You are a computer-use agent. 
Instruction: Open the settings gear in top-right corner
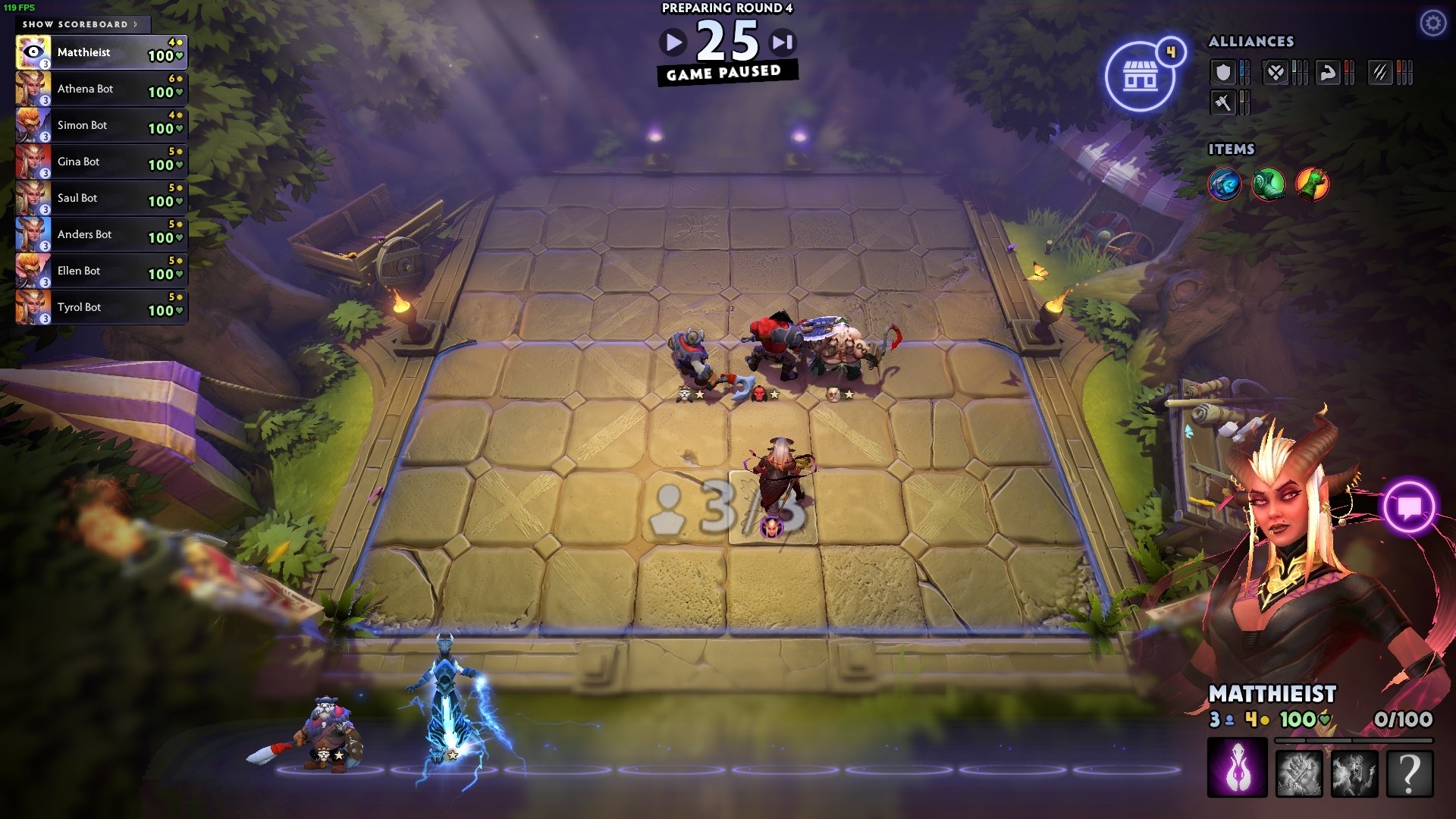coord(1432,23)
